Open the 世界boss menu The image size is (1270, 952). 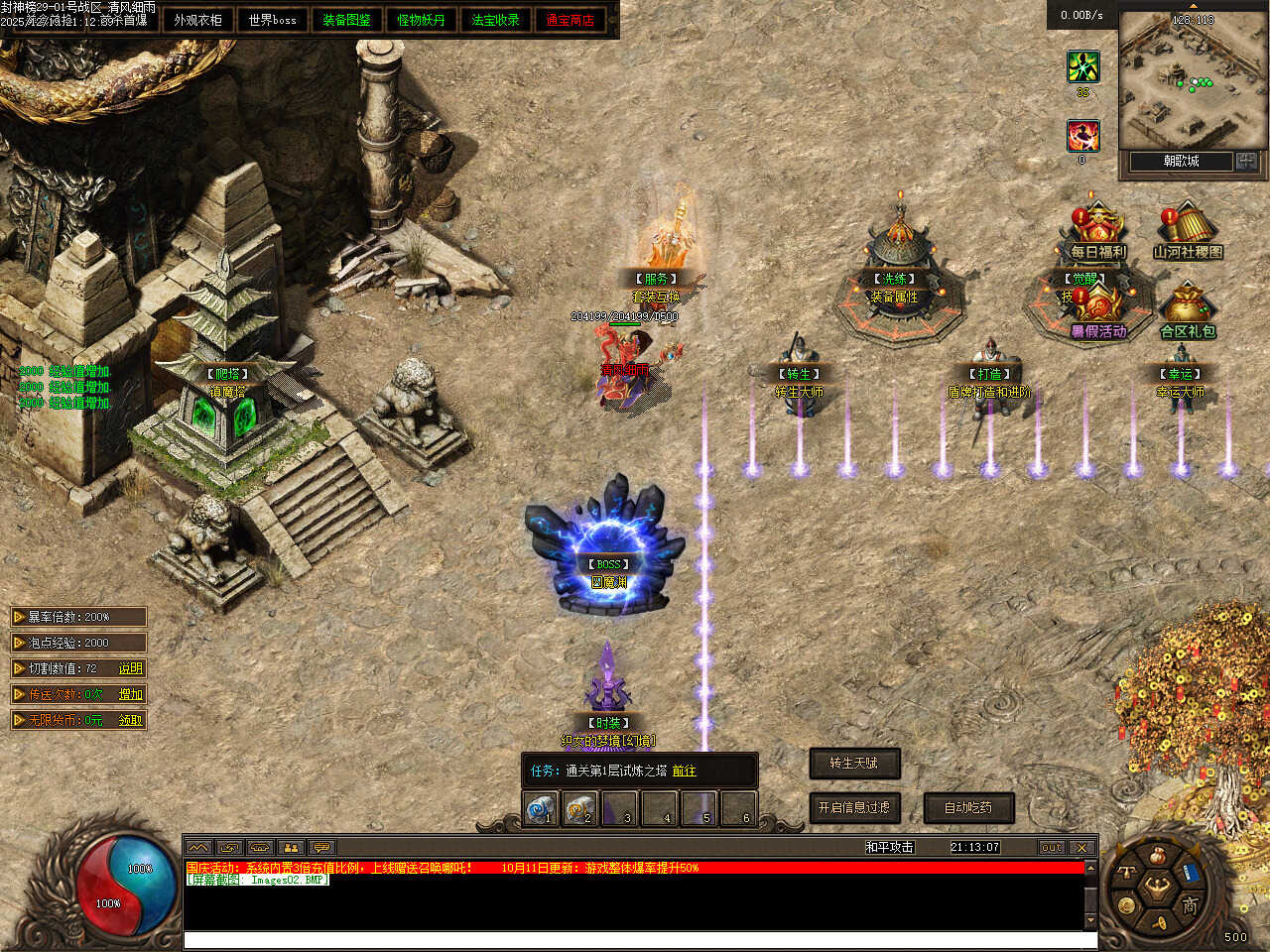coord(272,20)
